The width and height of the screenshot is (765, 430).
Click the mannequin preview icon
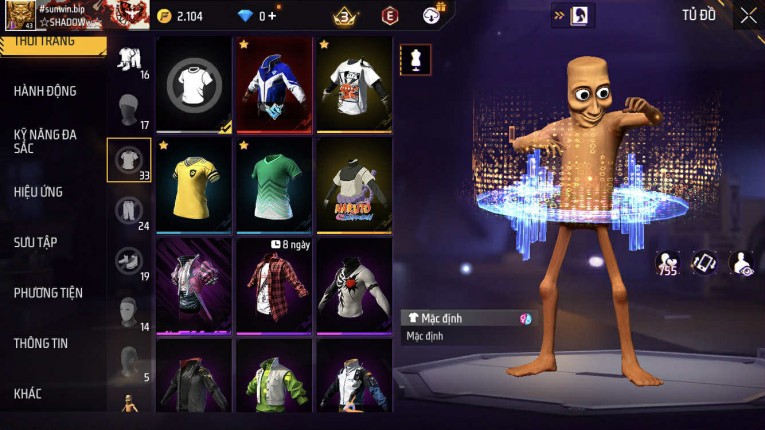coord(415,59)
